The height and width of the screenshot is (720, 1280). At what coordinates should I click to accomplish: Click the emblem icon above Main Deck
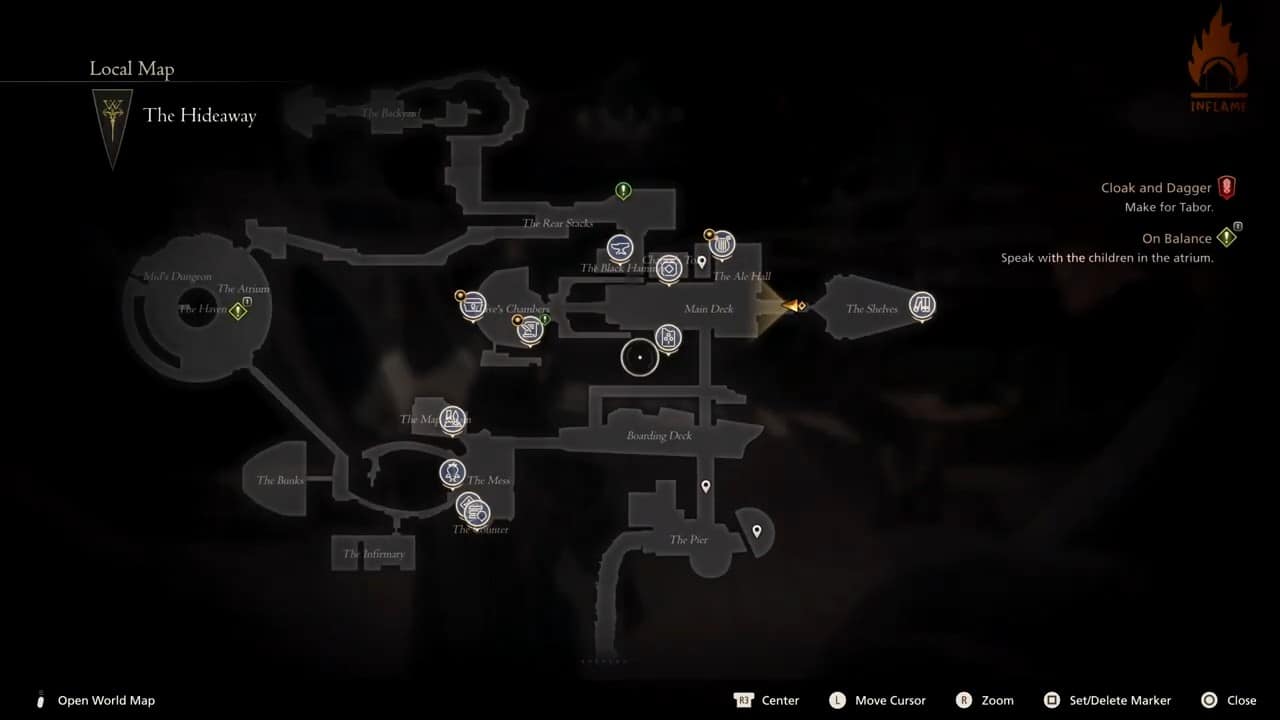click(669, 271)
